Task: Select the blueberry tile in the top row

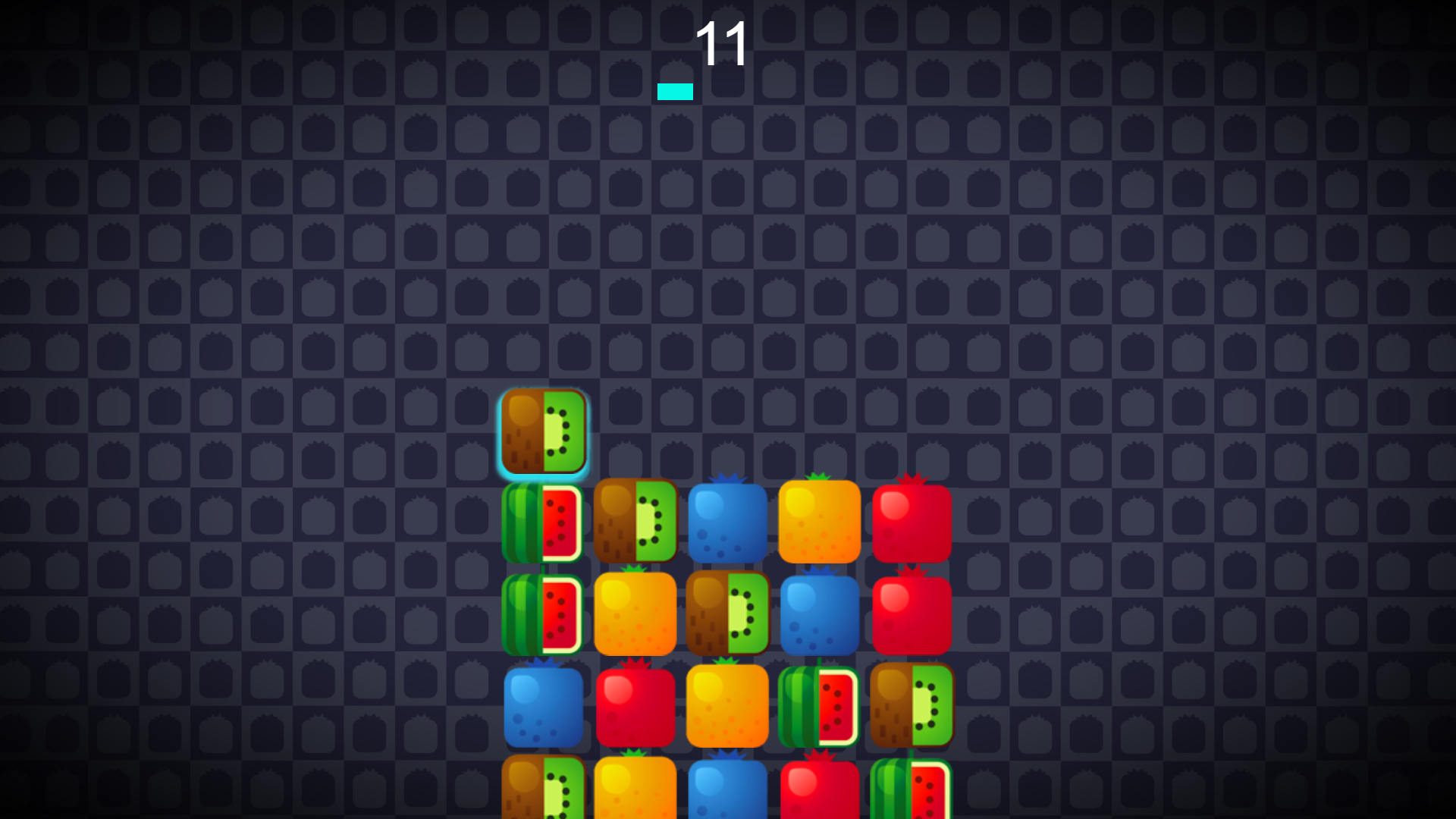Action: coord(728,523)
